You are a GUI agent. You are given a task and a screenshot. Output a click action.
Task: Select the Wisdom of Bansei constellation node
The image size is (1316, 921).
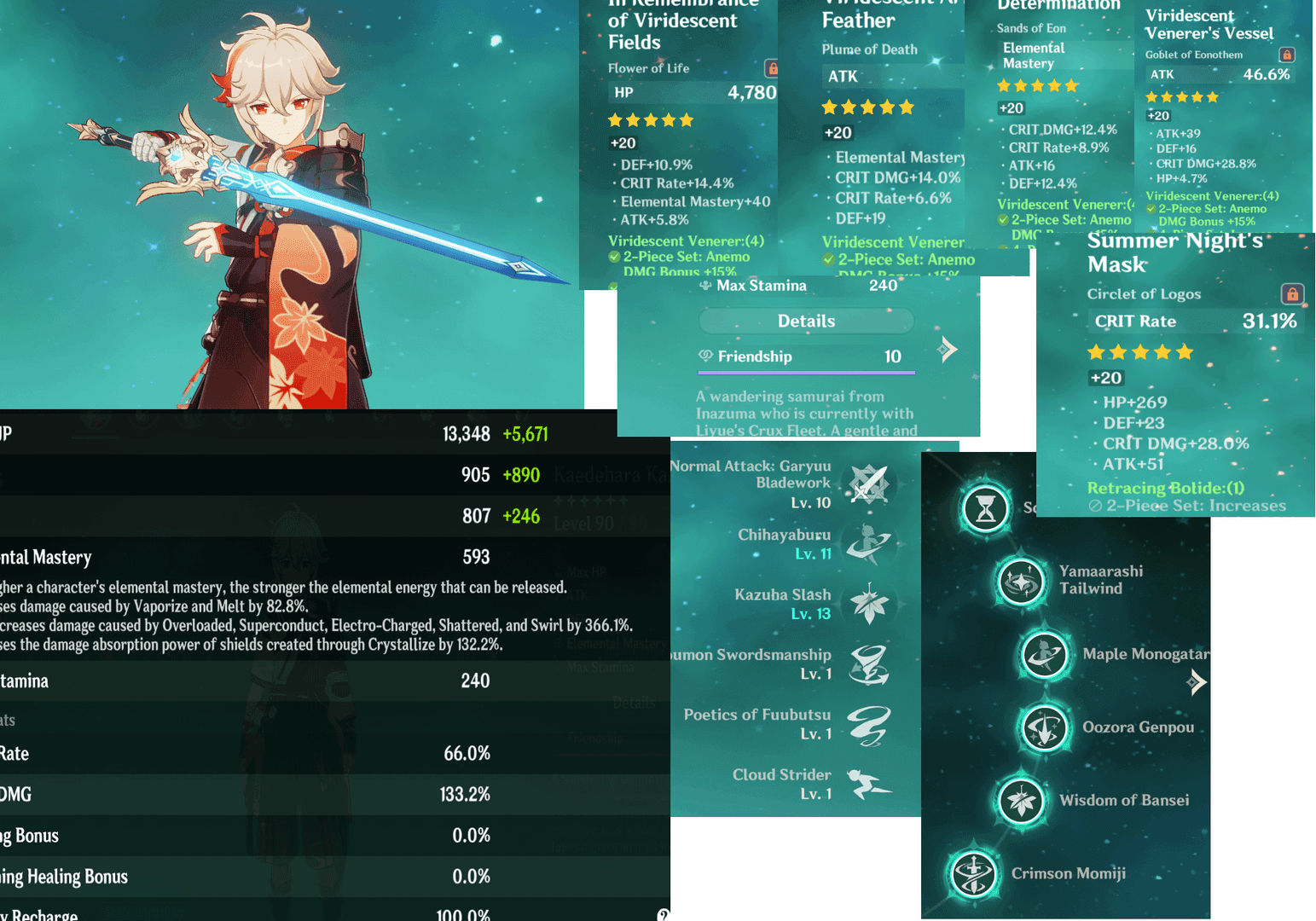click(x=1021, y=801)
